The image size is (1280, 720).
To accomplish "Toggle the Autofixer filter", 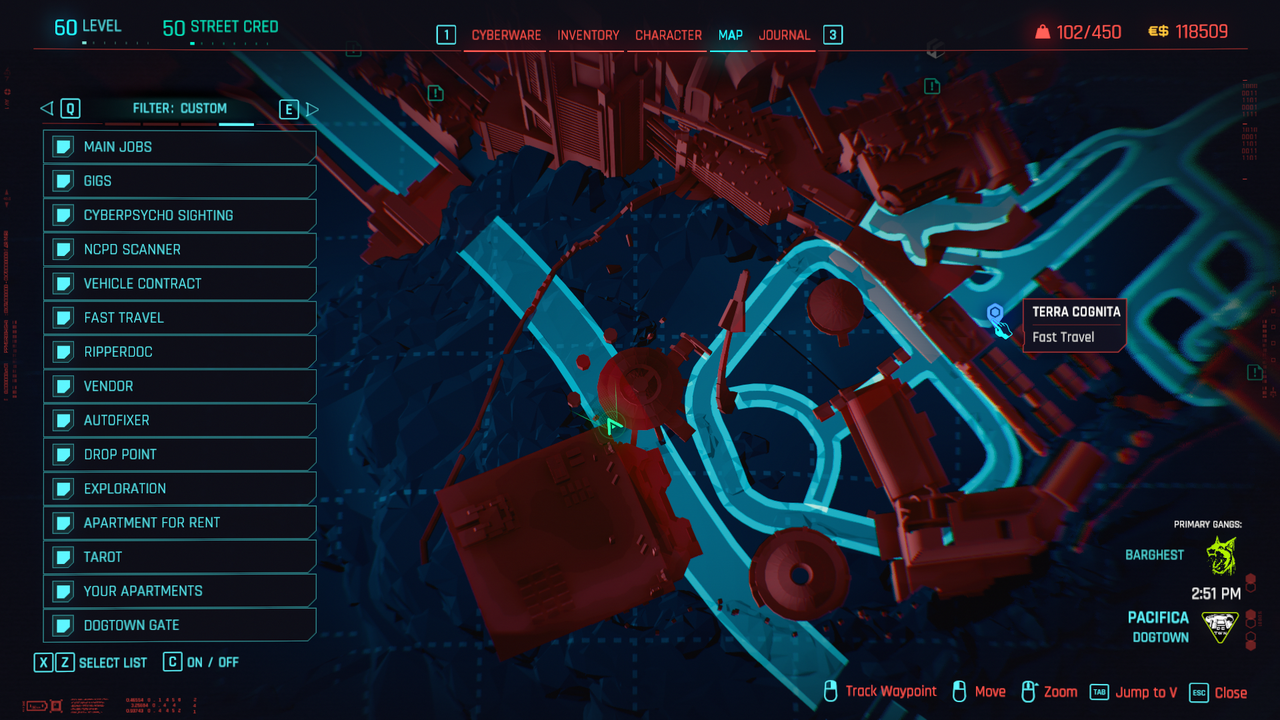I will (x=180, y=420).
